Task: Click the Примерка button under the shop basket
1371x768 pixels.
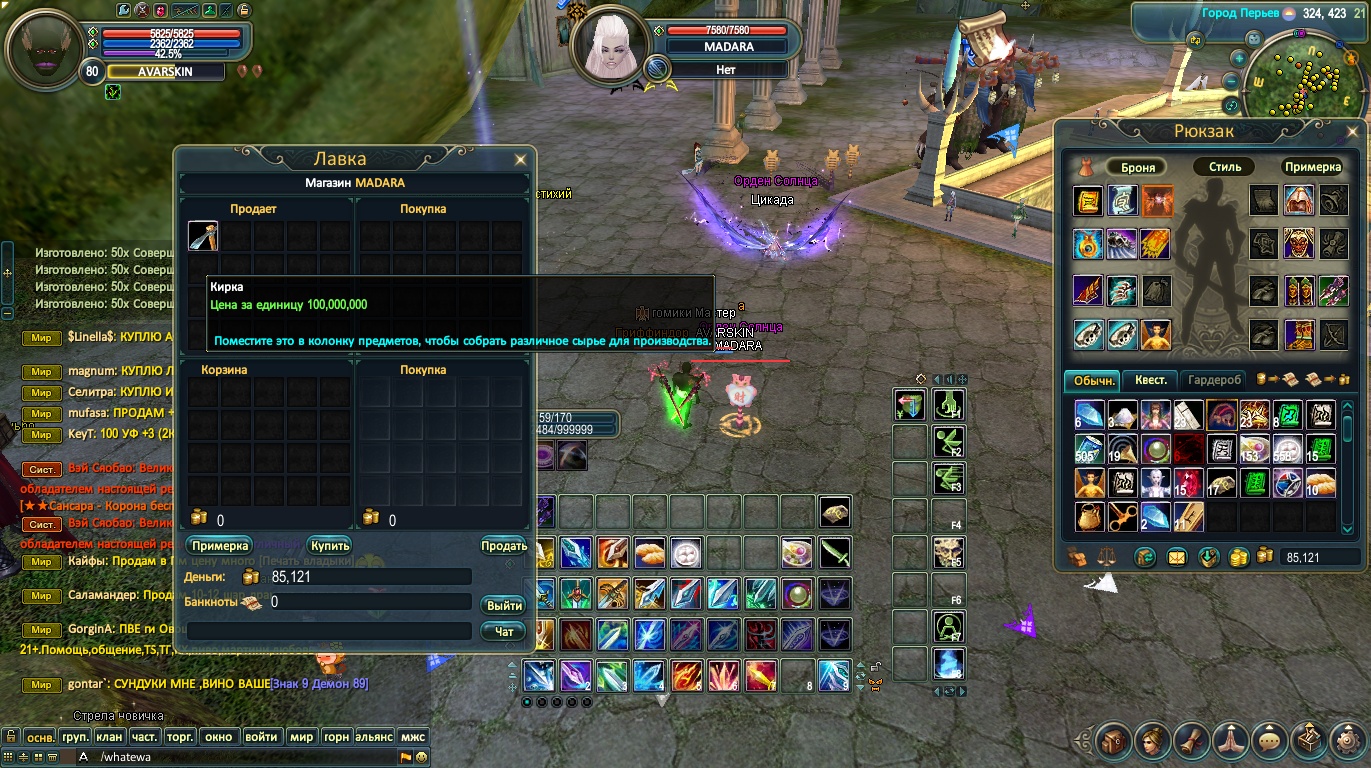Action: point(218,546)
